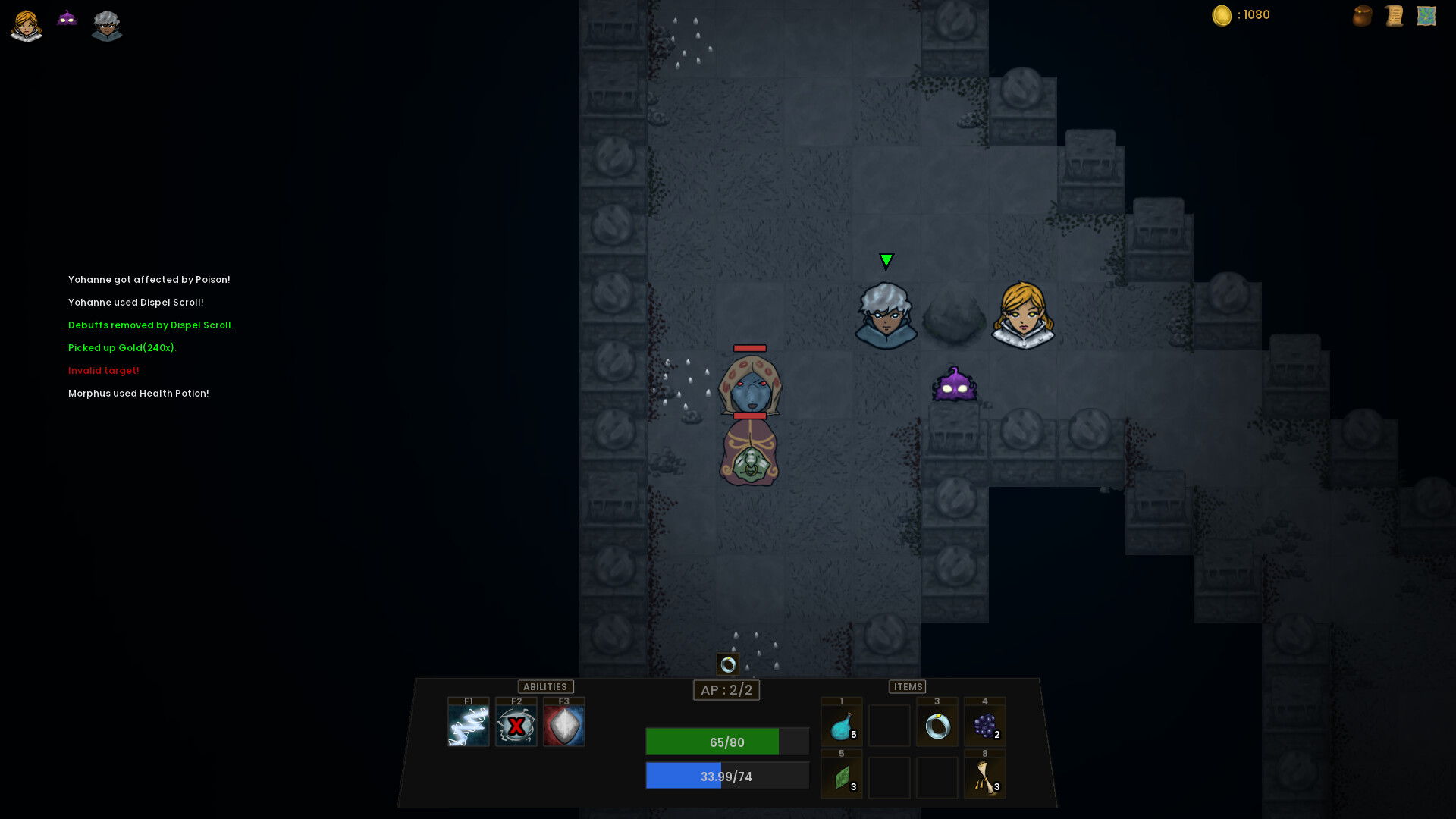
Task: Activate the F1 lightning ability
Action: click(468, 725)
